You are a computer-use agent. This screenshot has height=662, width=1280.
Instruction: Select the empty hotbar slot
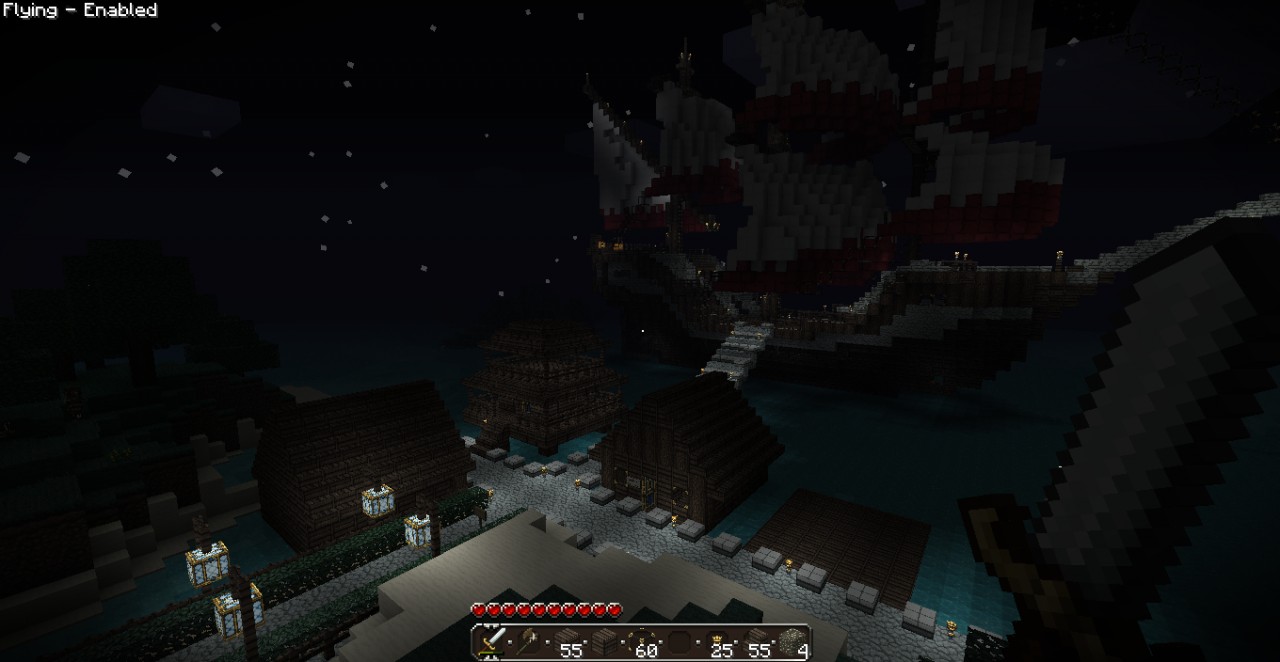pos(680,641)
